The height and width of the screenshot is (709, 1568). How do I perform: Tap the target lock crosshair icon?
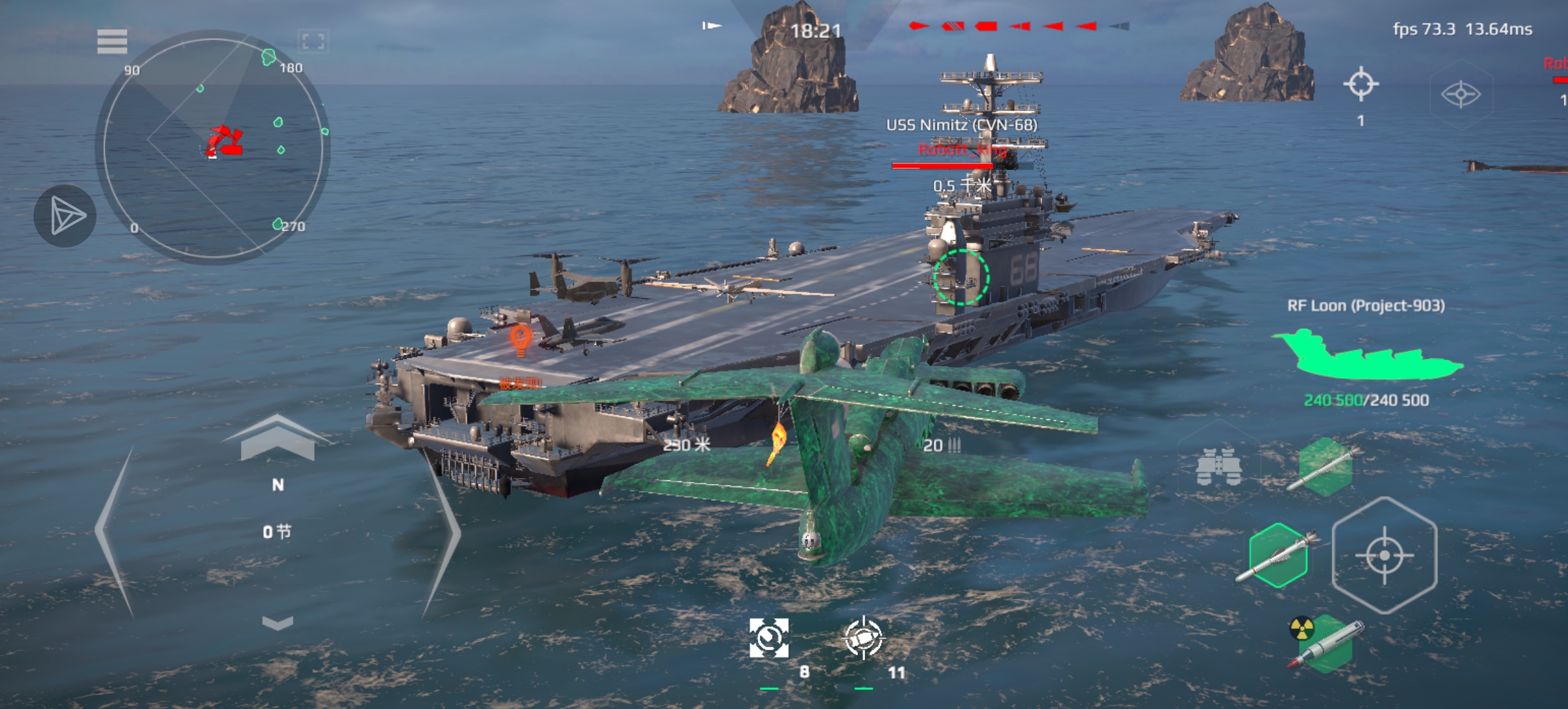[1361, 84]
